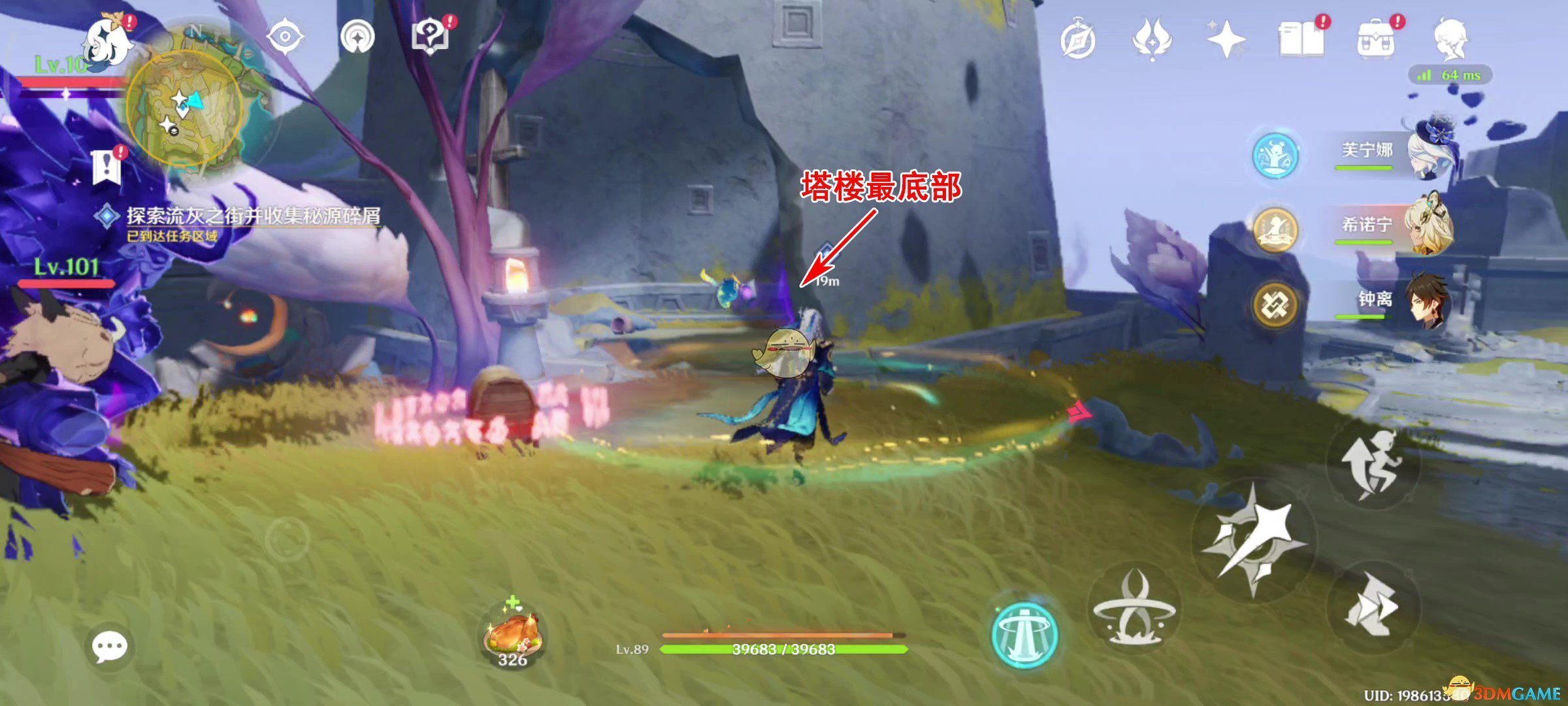Open the book archive icon
The image size is (1568, 706).
point(1301,39)
